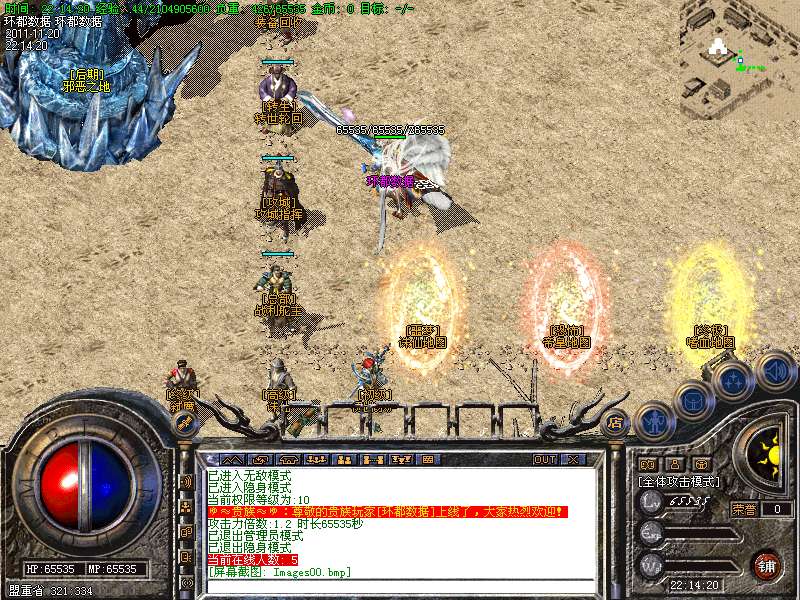Click the person-shaped small icon above attack mode
This screenshot has height=600, width=800.
(674, 464)
